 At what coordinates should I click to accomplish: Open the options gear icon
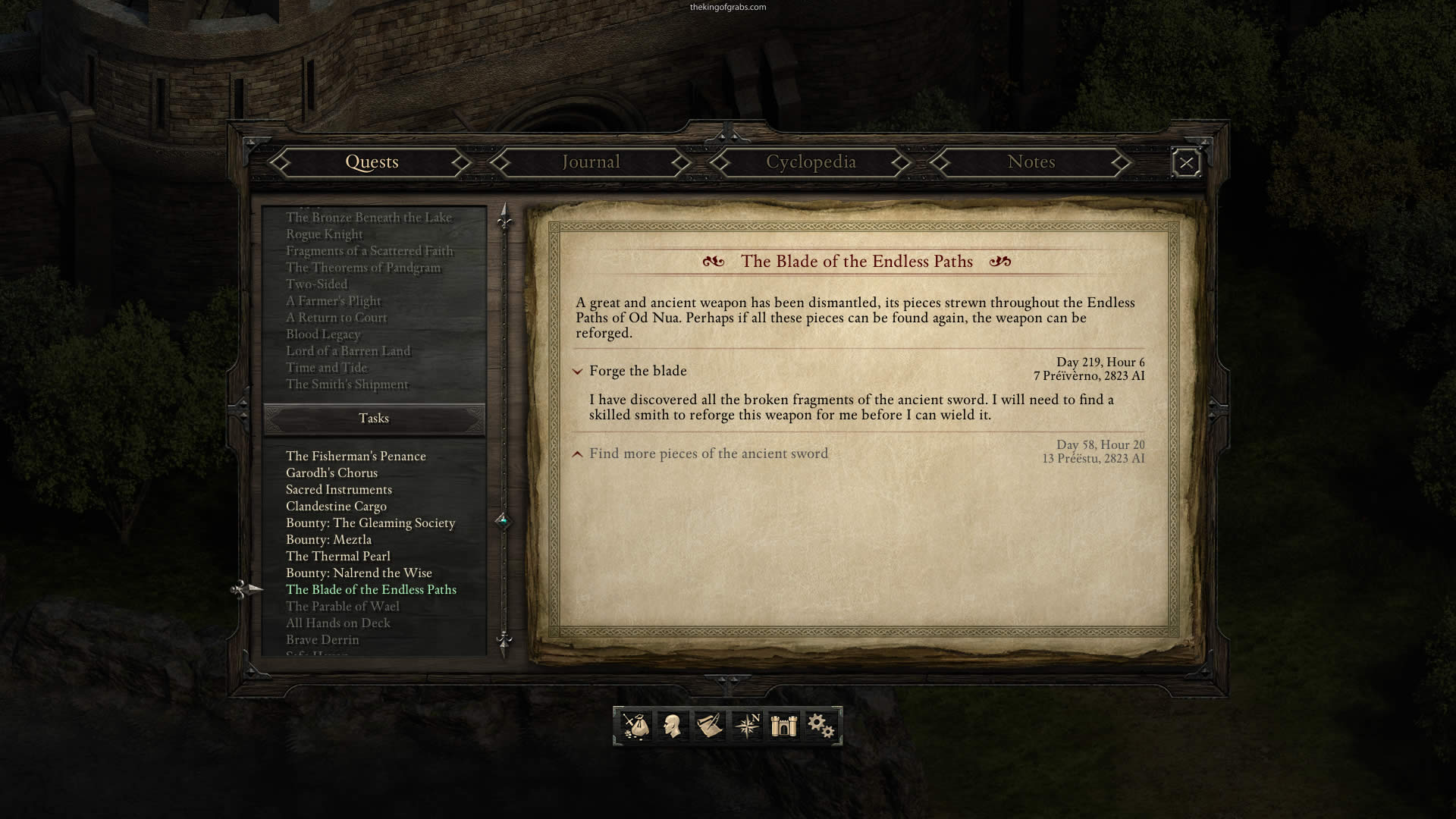821,726
